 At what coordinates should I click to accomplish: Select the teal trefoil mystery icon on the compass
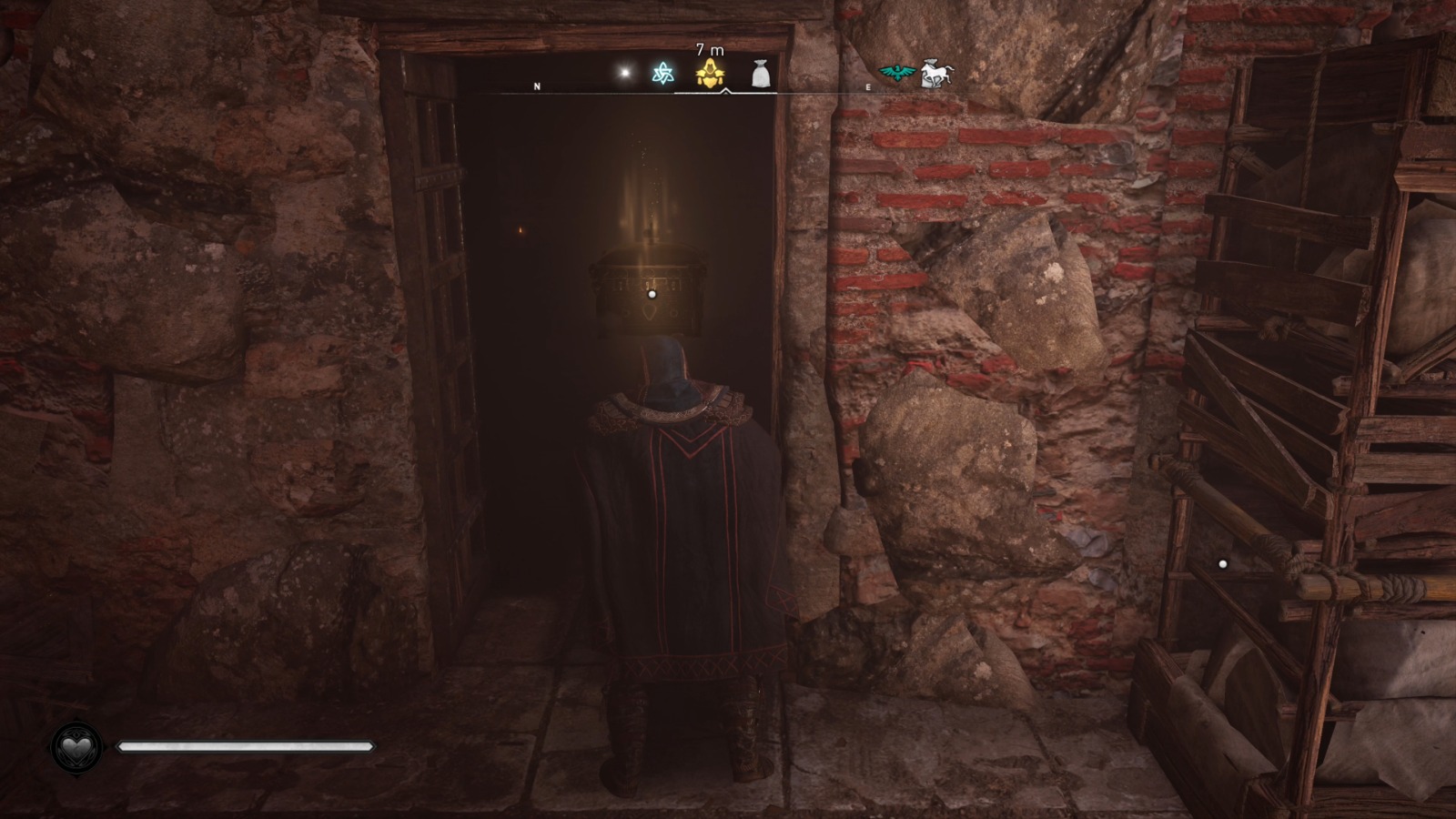coord(663,71)
